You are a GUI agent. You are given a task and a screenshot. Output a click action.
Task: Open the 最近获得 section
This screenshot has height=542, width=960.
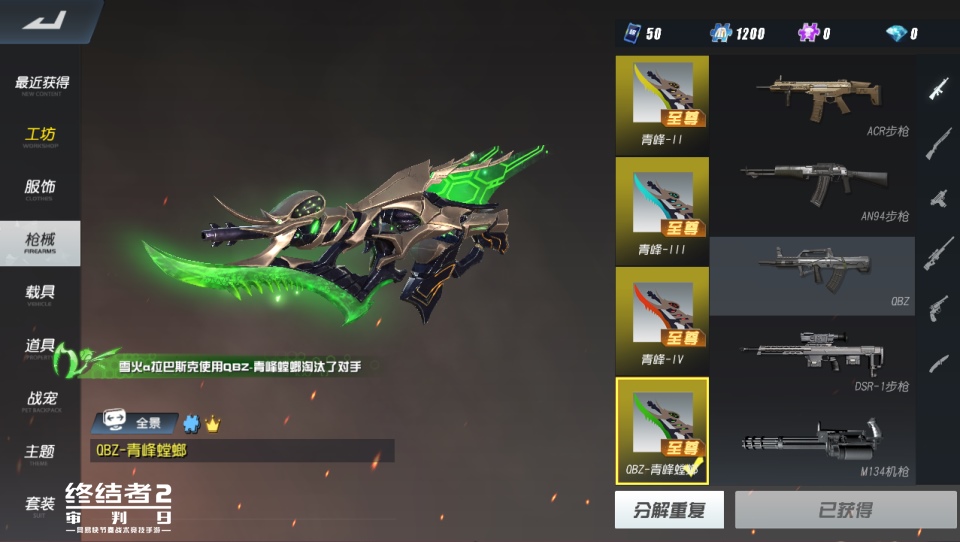[x=41, y=85]
